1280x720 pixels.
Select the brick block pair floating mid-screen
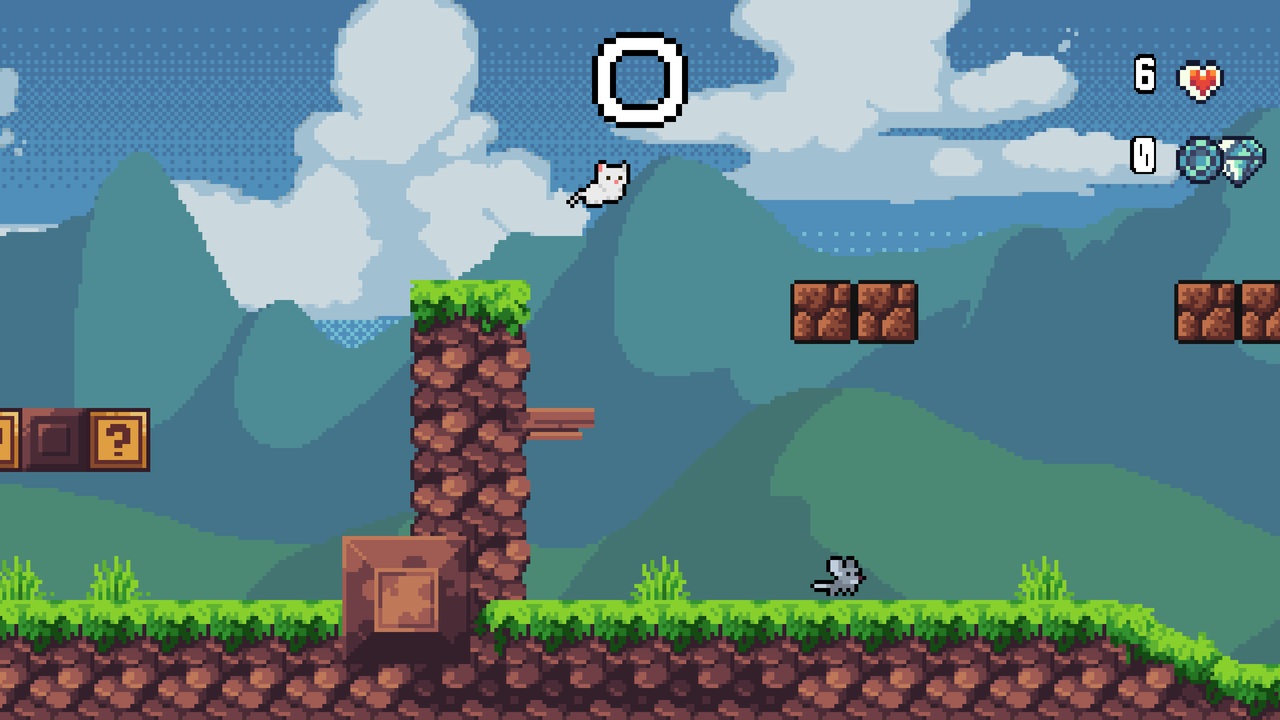[855, 311]
